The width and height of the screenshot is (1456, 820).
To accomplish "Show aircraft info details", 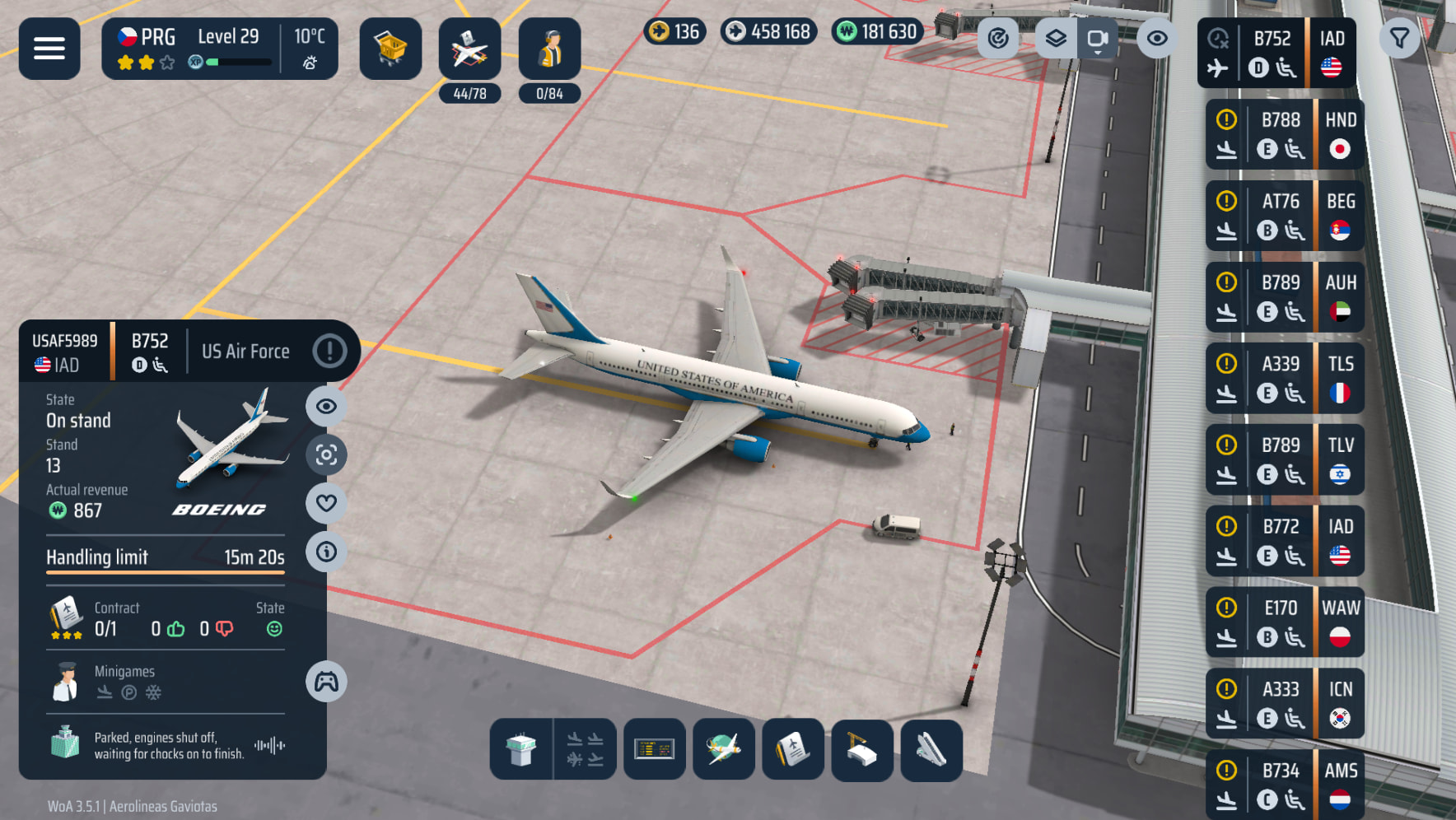I will coord(326,552).
